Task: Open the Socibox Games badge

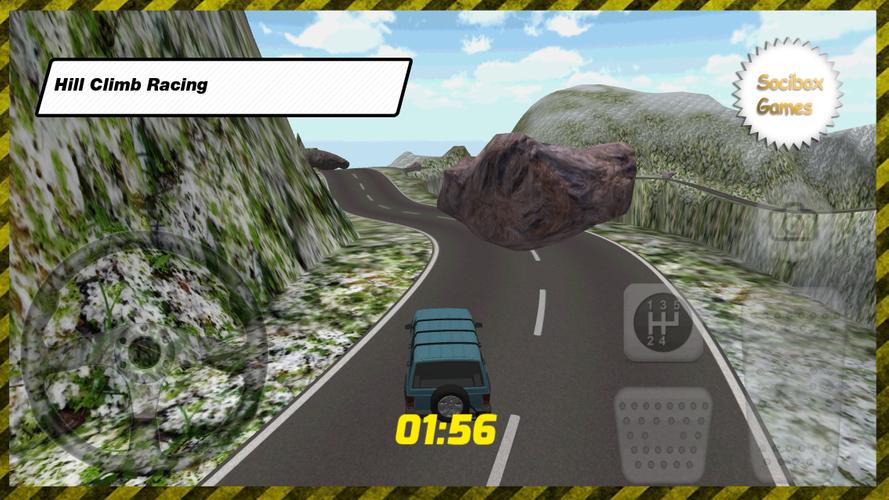Action: (787, 95)
